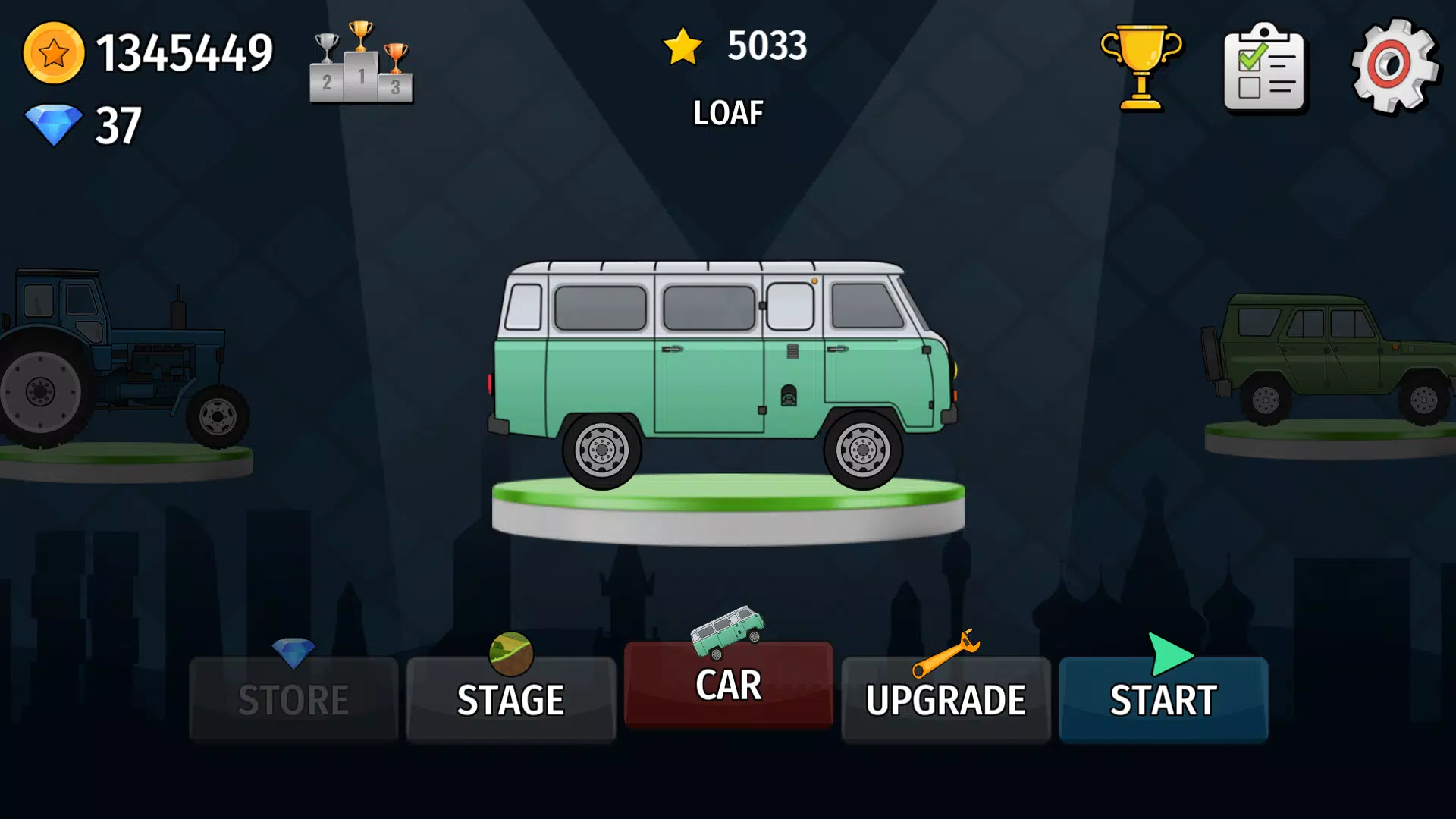
Task: Open the daily tasks clipboard icon
Action: (1265, 68)
